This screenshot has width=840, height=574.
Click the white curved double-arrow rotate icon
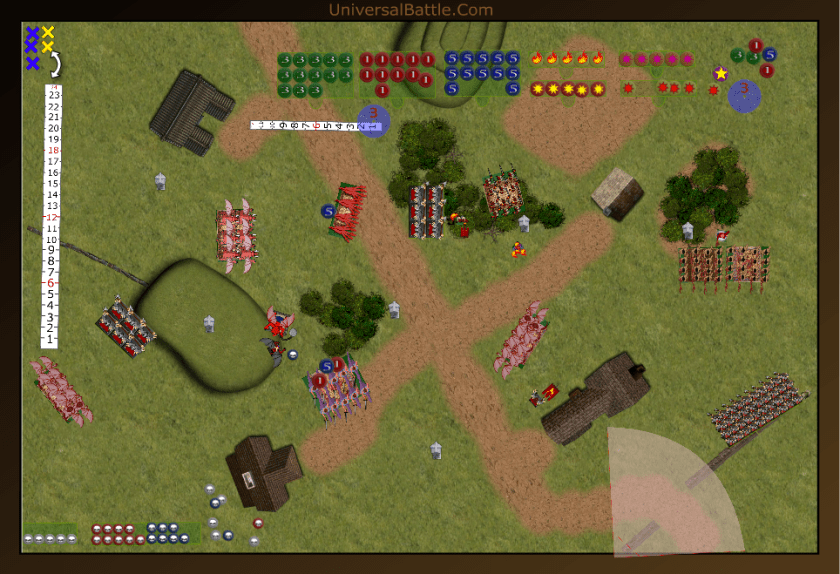coord(57,64)
